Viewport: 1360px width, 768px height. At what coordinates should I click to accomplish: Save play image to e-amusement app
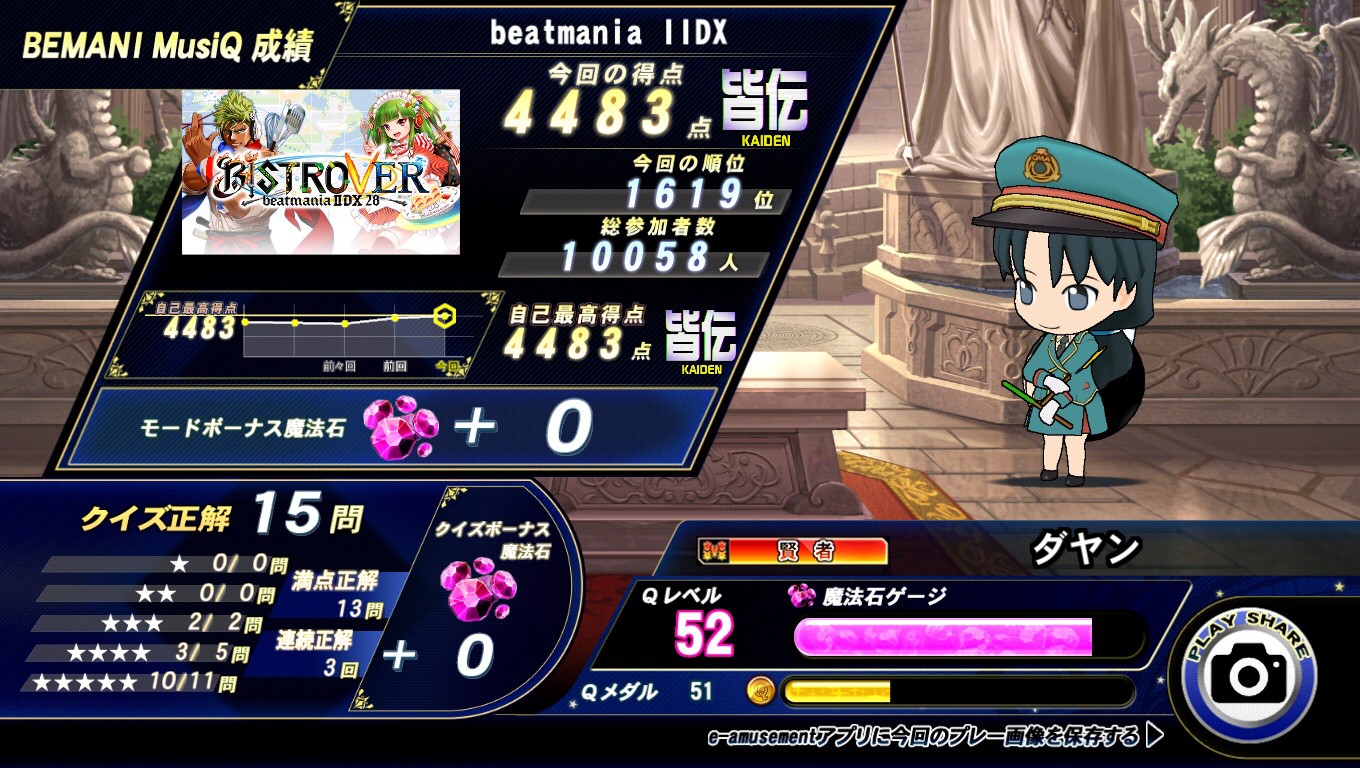936,737
